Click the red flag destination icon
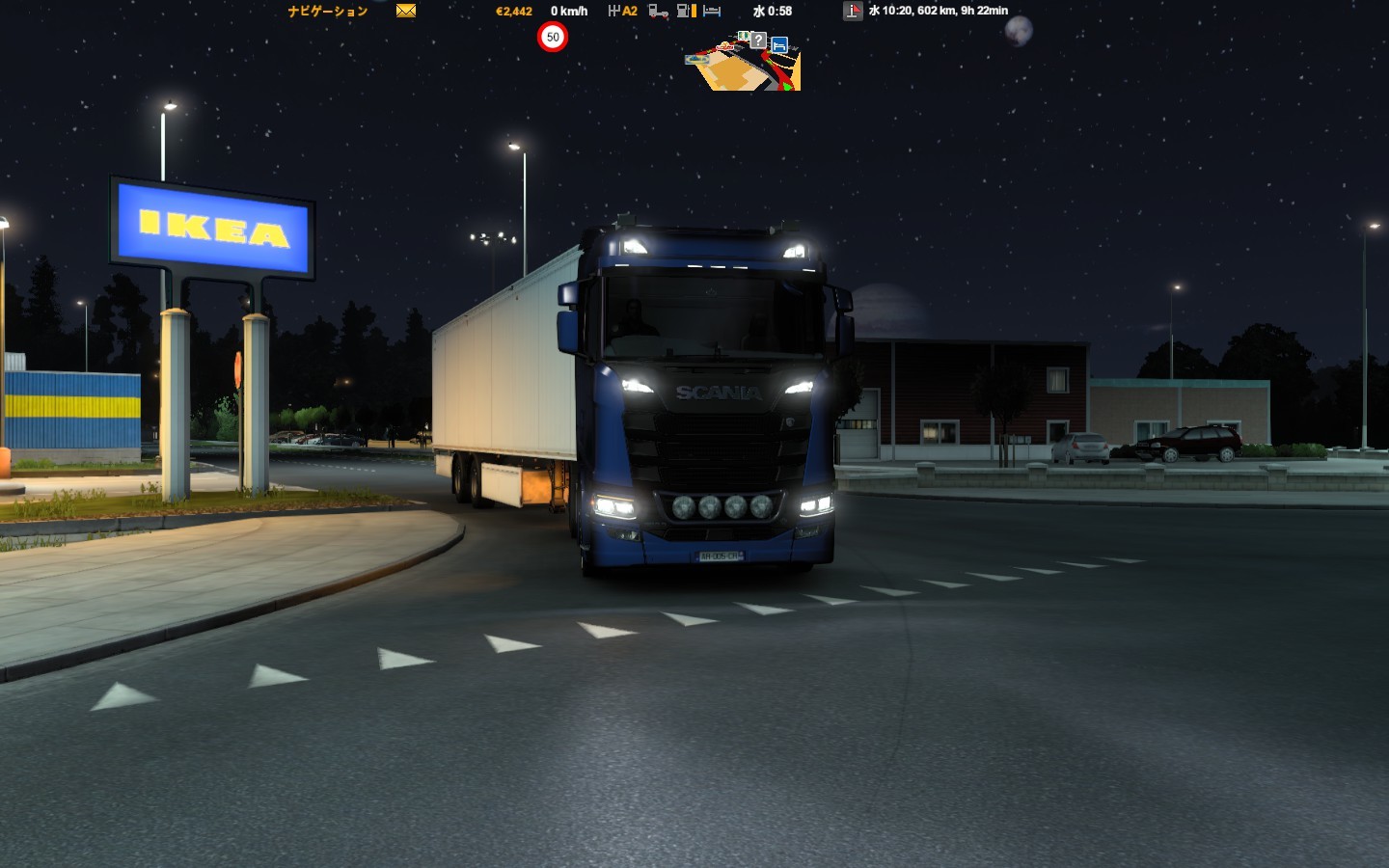1389x868 pixels. point(853,11)
